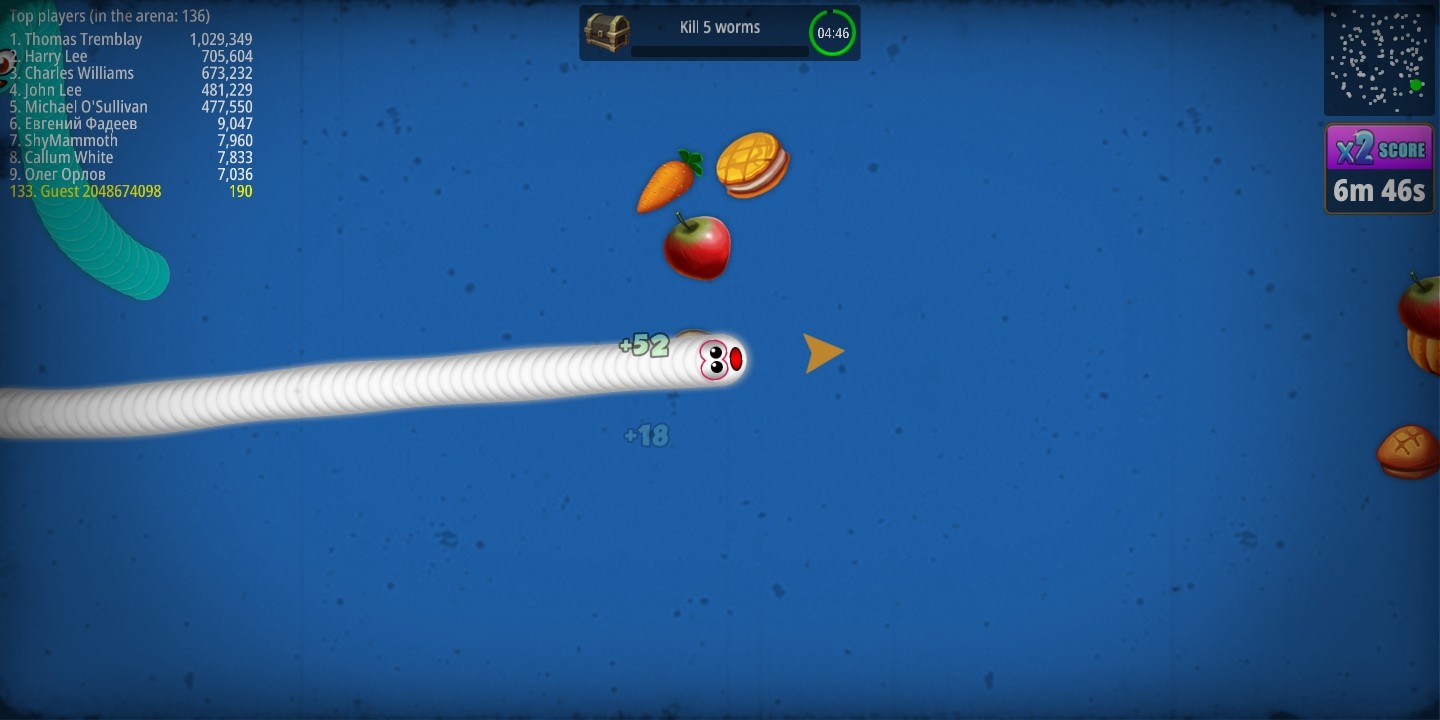Click the orange direction arrow pointer
Viewport: 1440px width, 720px height.
click(x=822, y=352)
